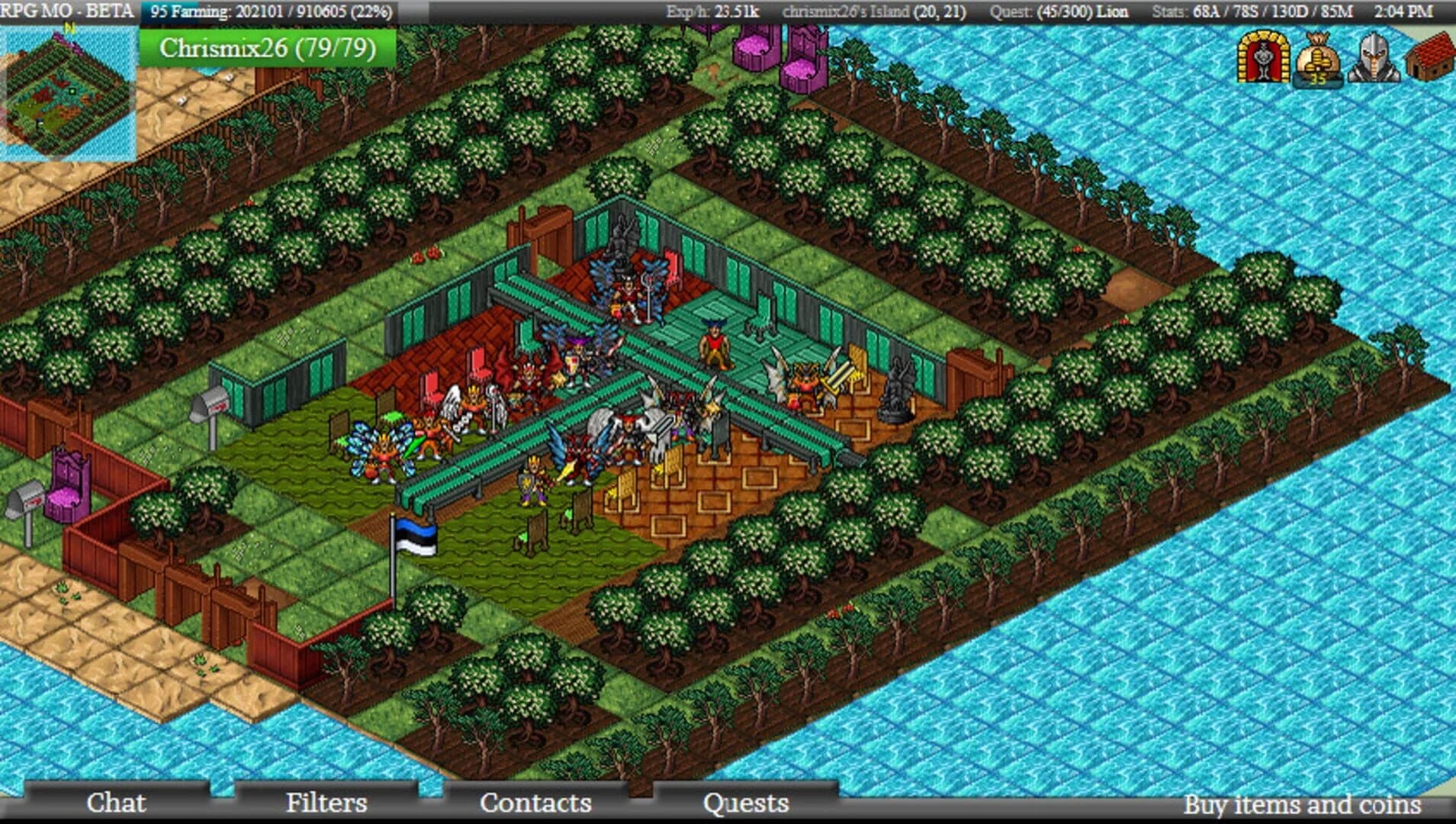1456x824 pixels.
Task: Expand the Contacts drawer
Action: tap(534, 803)
